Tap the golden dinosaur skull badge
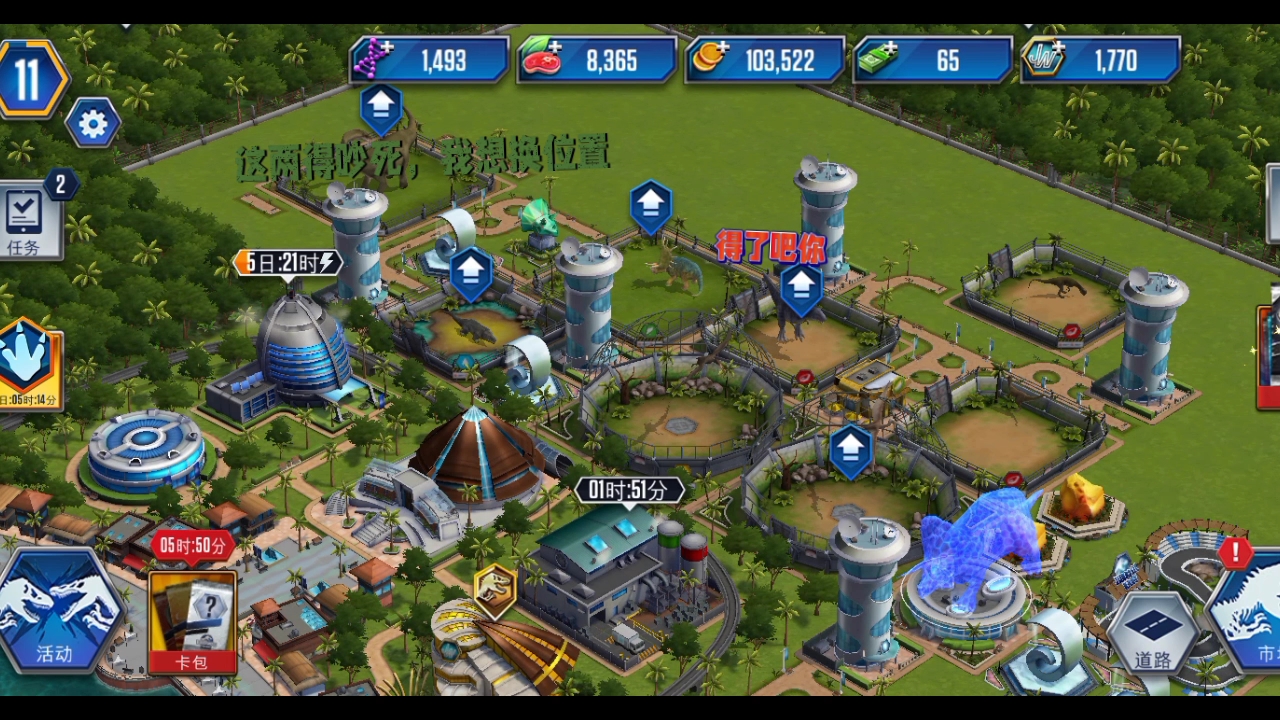 [x=495, y=589]
